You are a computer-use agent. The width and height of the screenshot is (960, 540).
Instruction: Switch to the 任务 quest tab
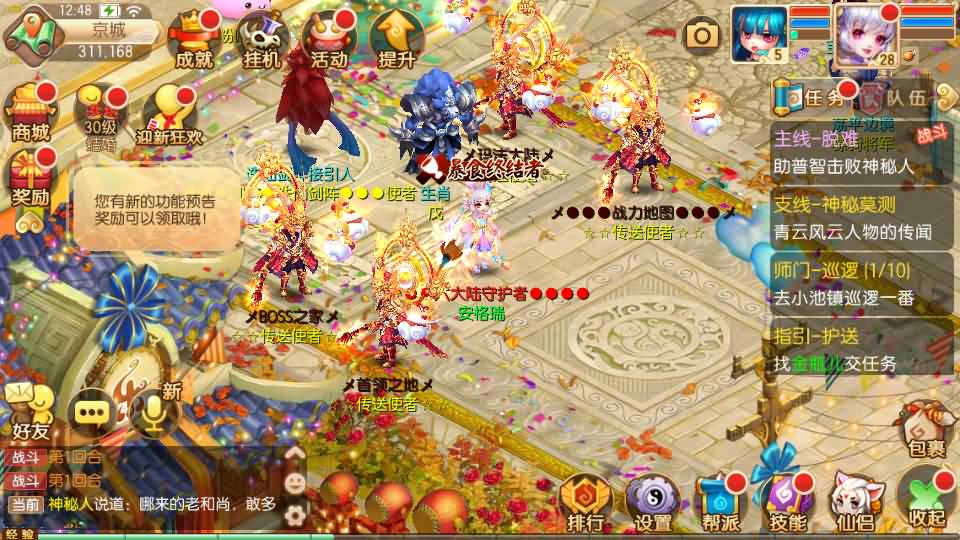pyautogui.click(x=815, y=97)
